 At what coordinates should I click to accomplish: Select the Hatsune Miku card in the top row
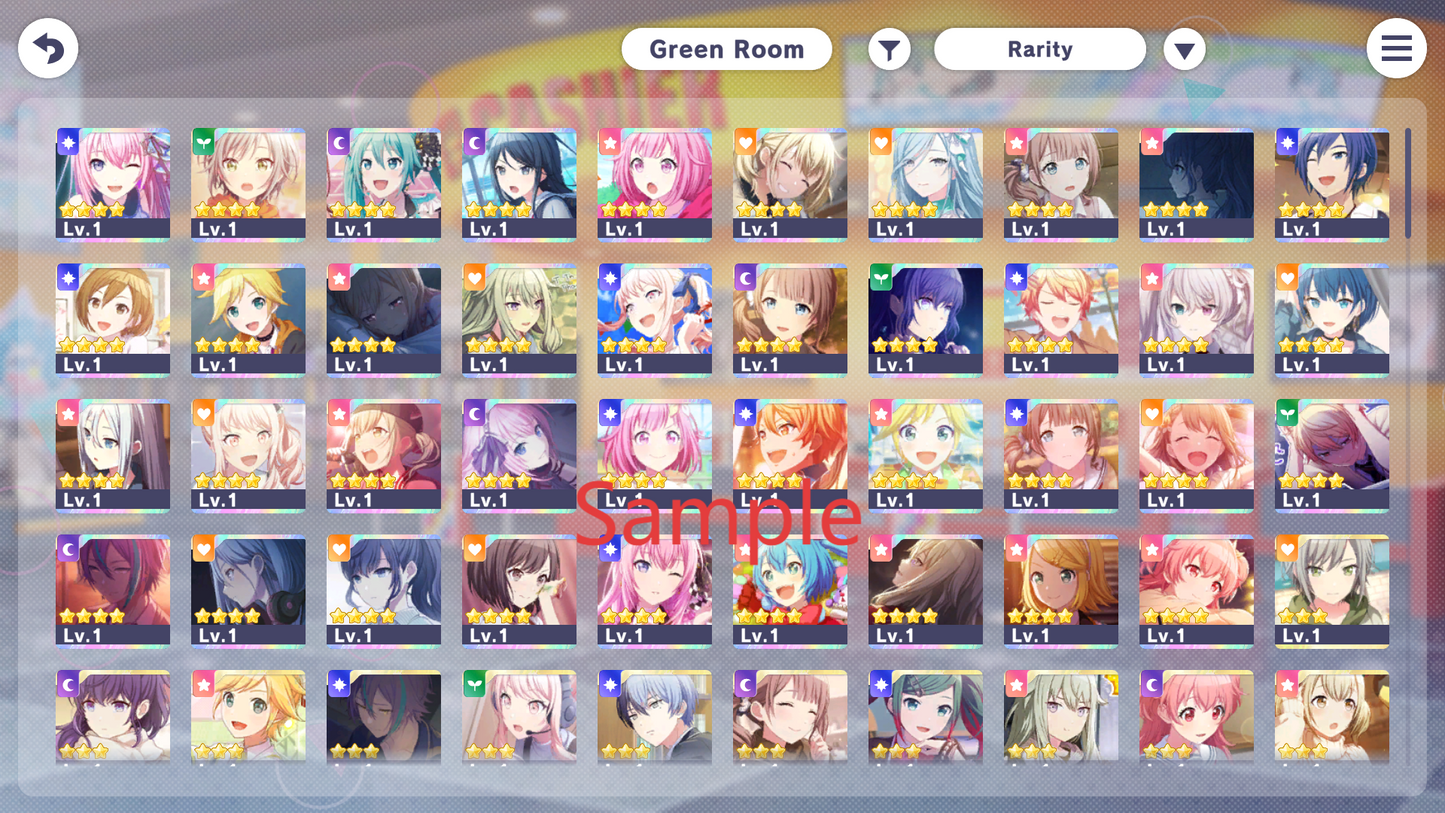tap(384, 185)
